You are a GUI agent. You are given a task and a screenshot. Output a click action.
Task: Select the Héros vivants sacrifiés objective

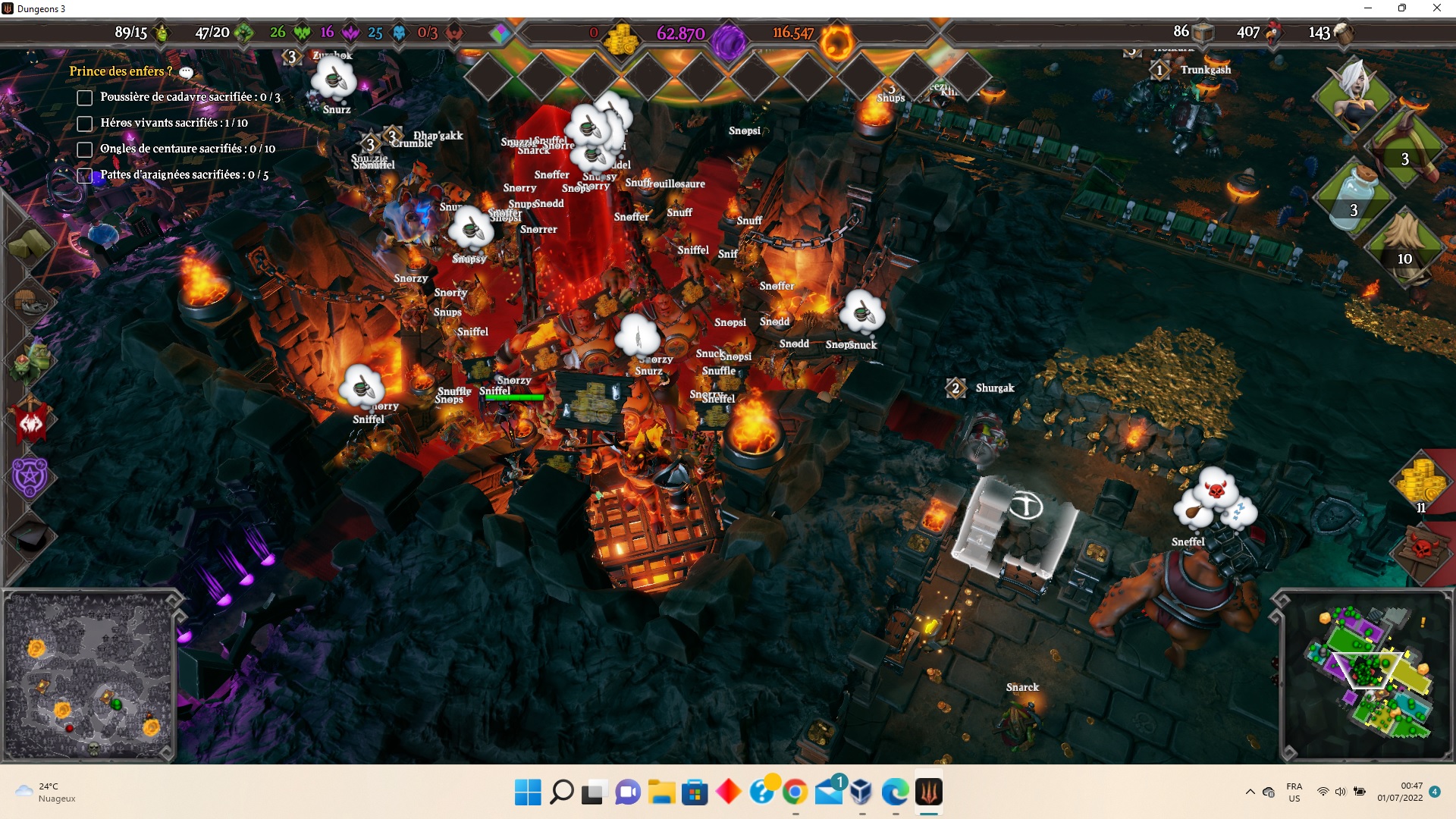[85, 124]
